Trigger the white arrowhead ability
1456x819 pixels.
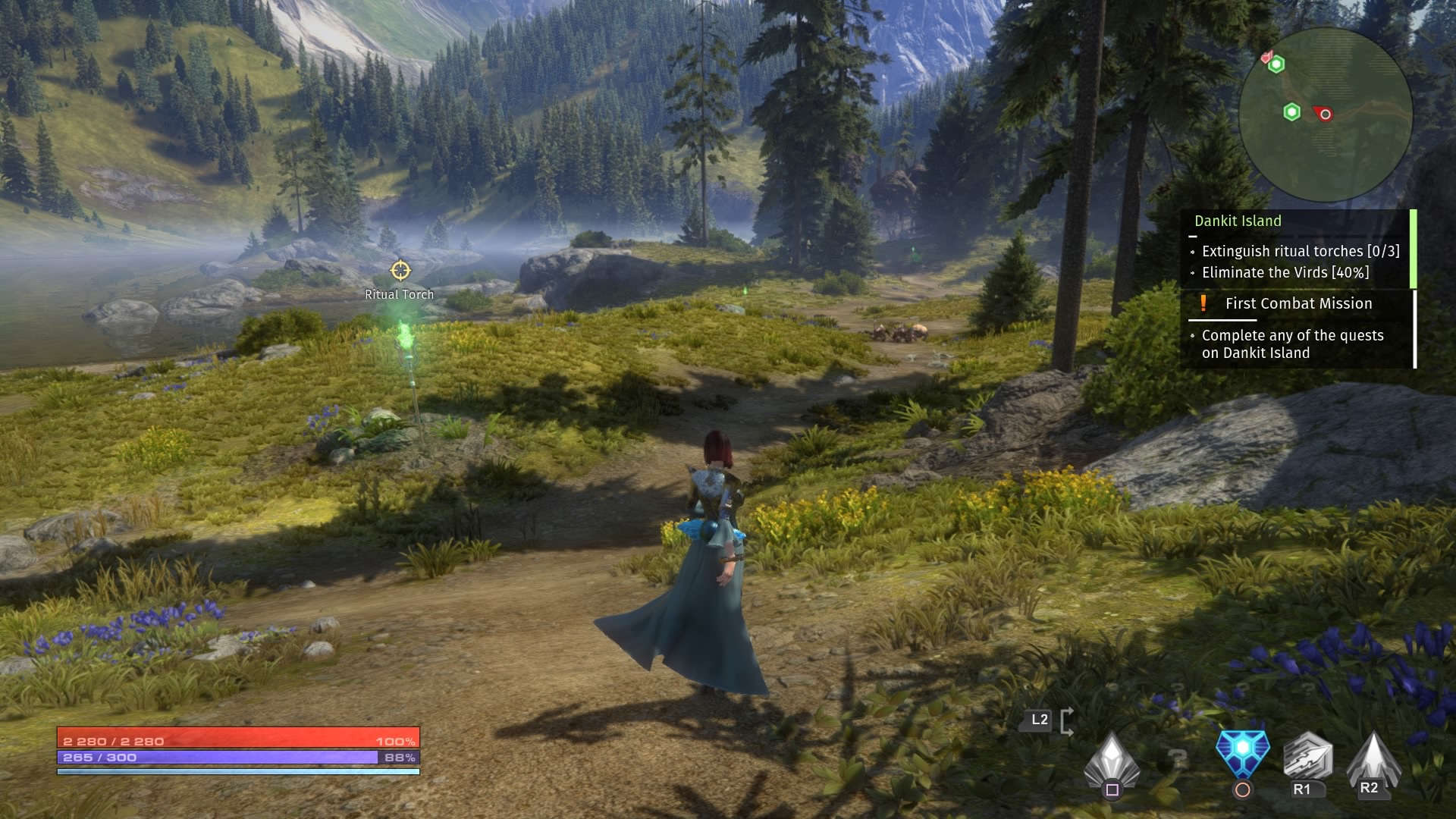pos(1373,758)
